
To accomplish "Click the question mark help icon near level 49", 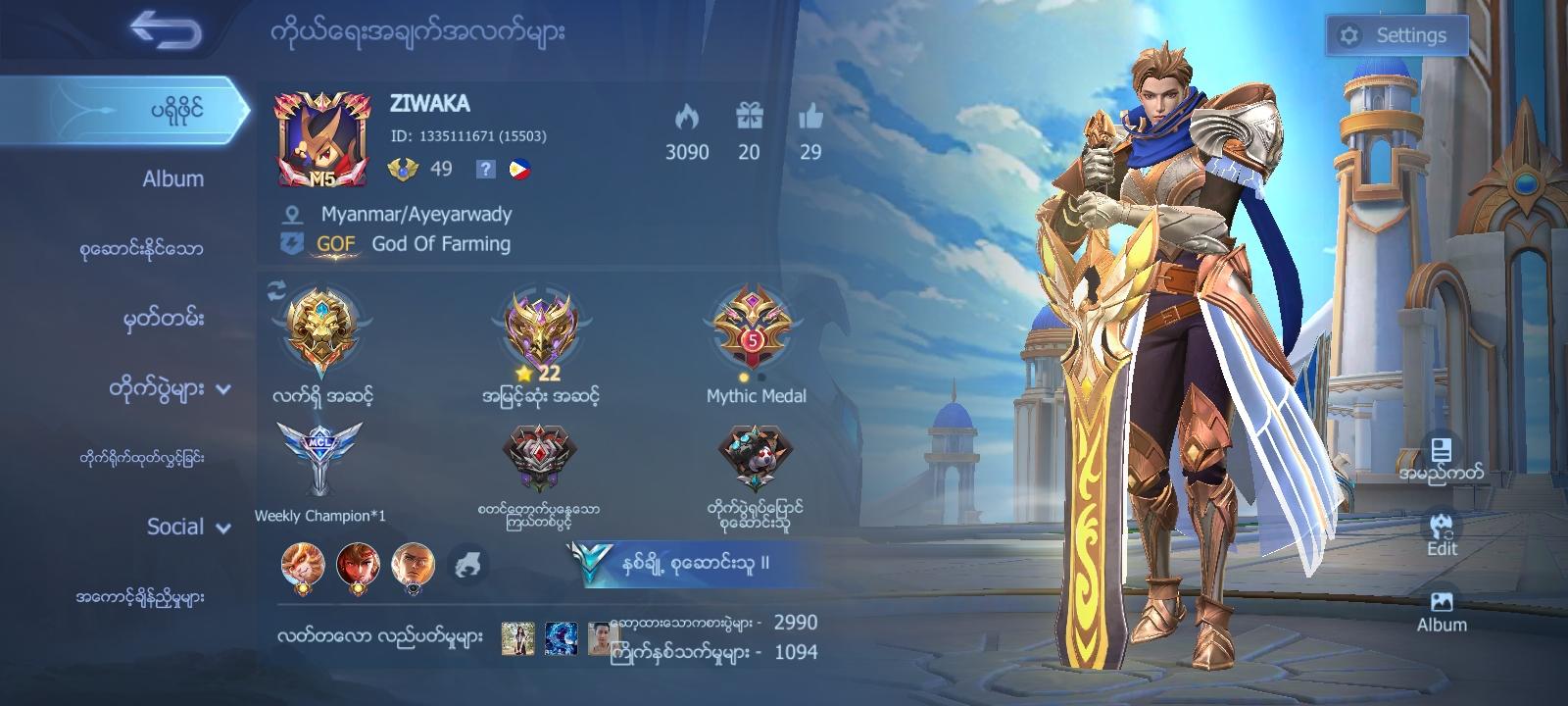I will [483, 169].
